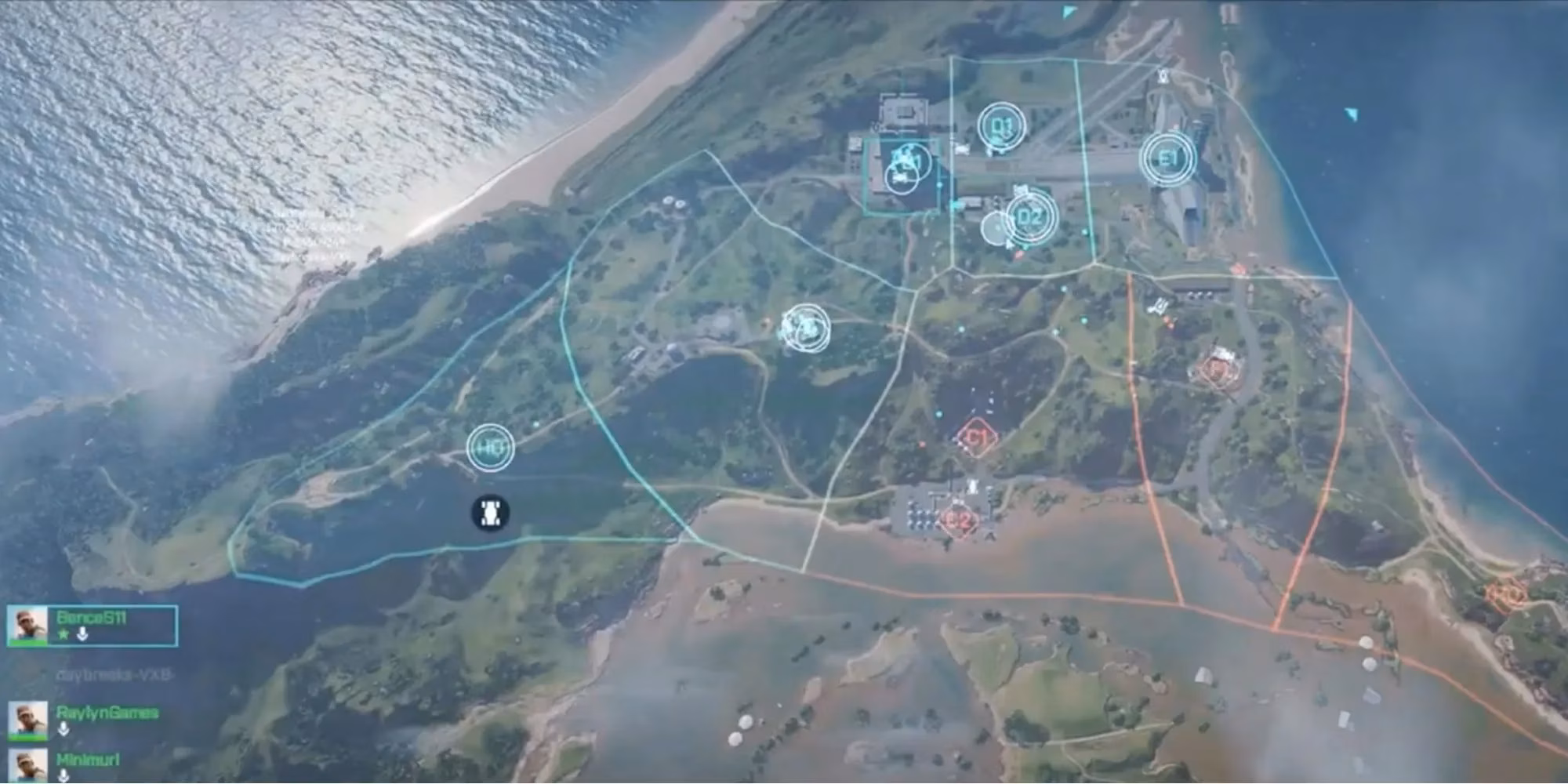This screenshot has height=784, width=1568.
Task: Click the squad leader star beside BenceS11
Action: 63,635
